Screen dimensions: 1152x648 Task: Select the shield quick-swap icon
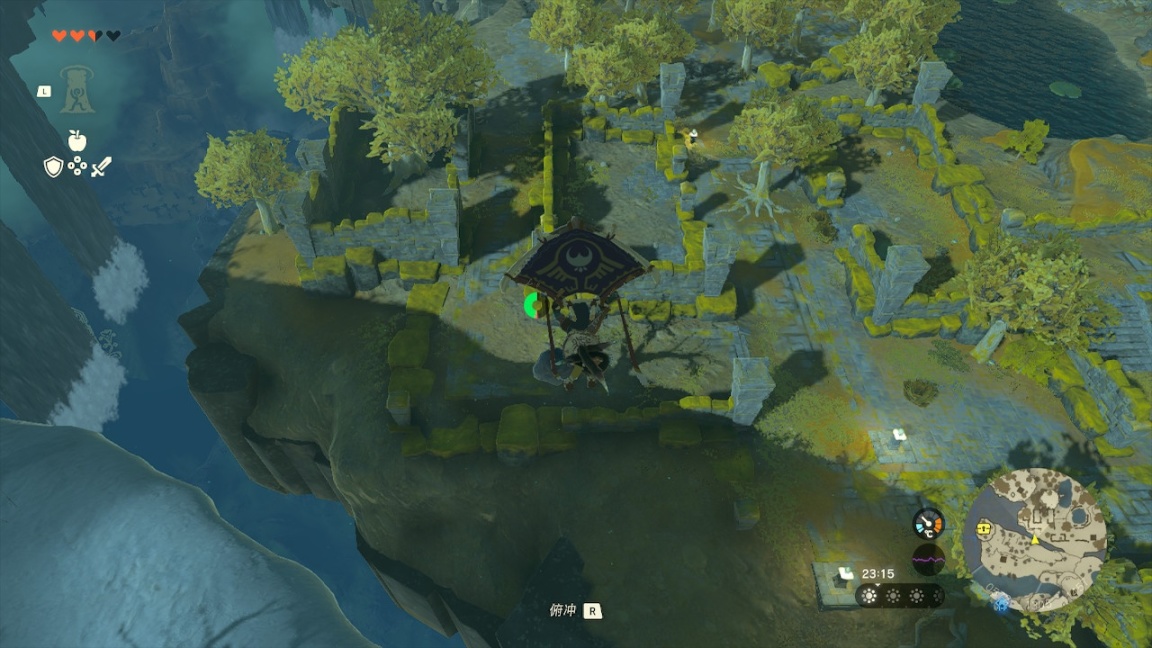pos(53,167)
